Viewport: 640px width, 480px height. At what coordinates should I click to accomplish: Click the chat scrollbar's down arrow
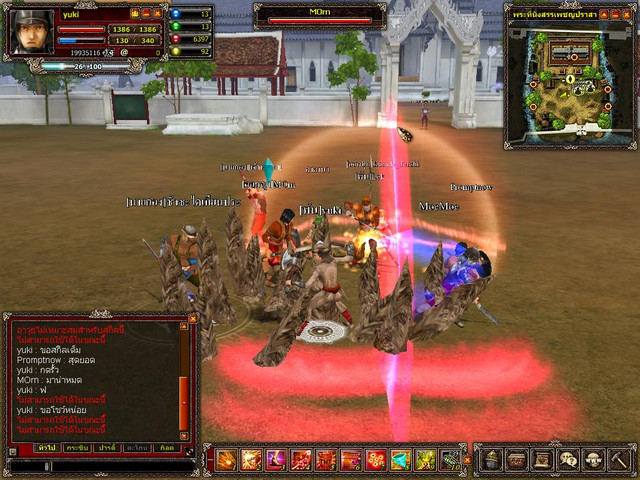tap(183, 434)
